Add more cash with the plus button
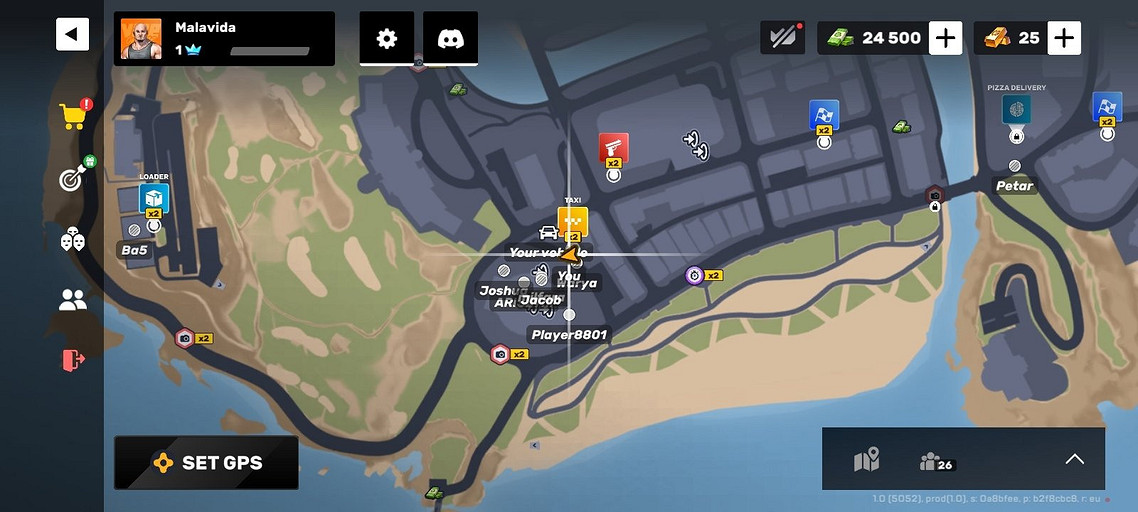1138x512 pixels. (x=945, y=38)
